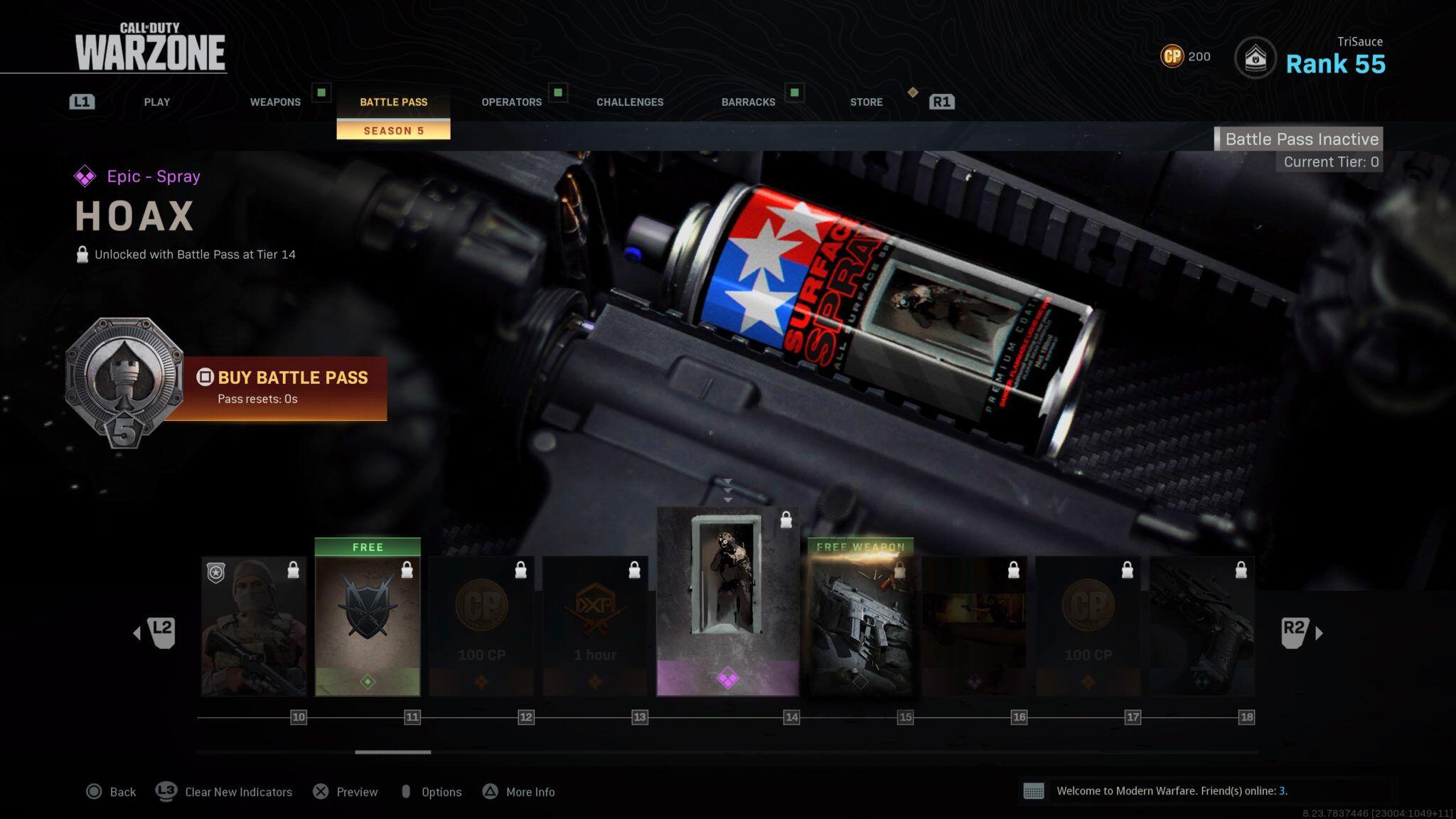This screenshot has width=1456, height=819.
Task: Pick the tier 13 1 hour XP token
Action: pos(595,626)
